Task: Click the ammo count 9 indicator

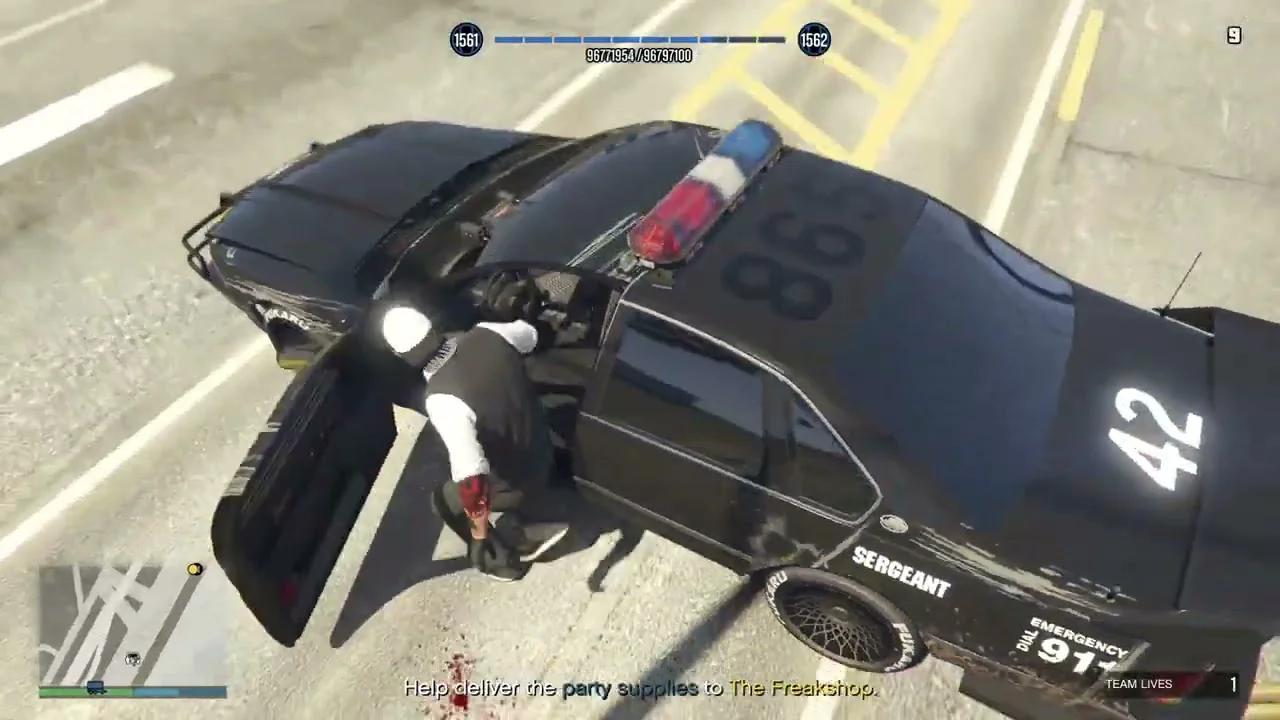Action: click(1234, 35)
